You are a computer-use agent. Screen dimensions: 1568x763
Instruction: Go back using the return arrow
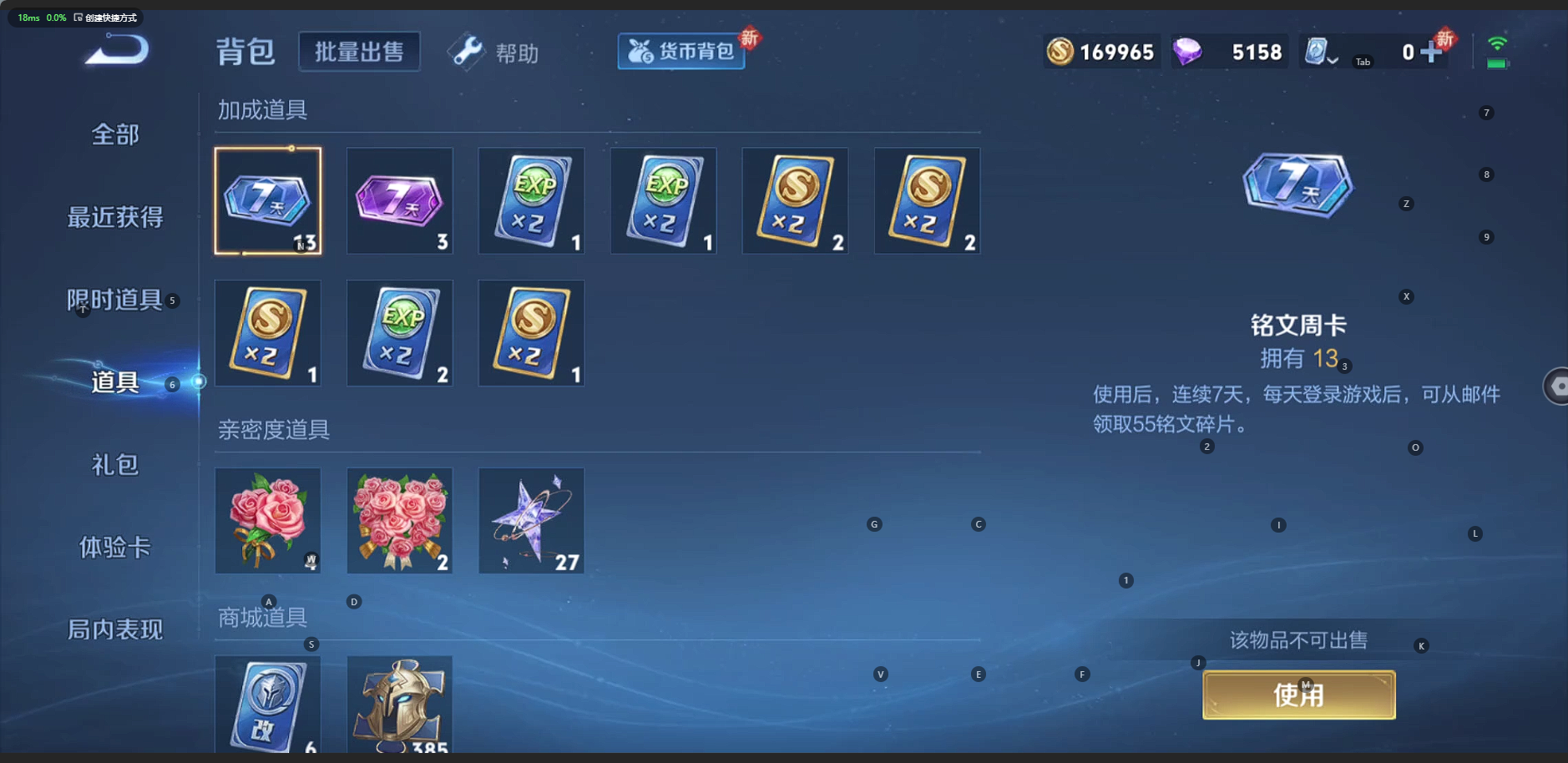[x=117, y=51]
